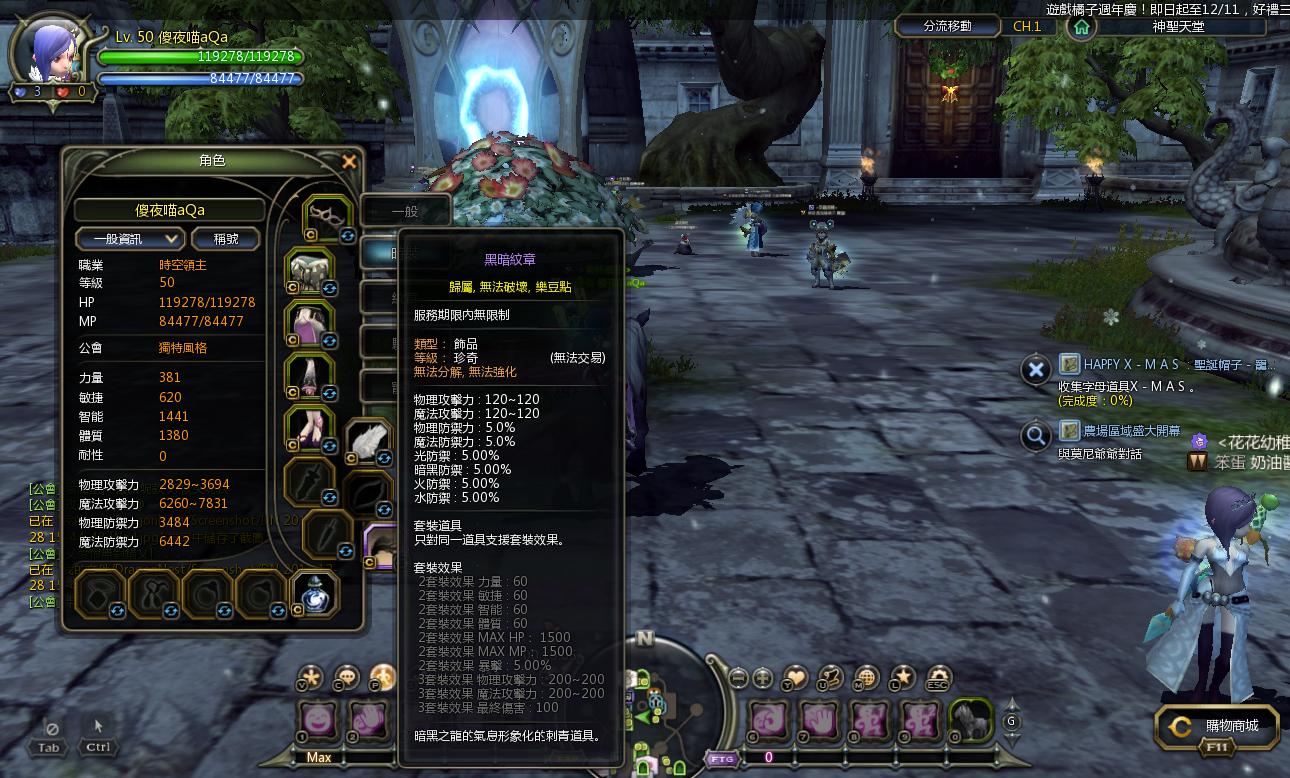Open the heart icon menu
The width and height of the screenshot is (1290, 778).
pyautogui.click(x=795, y=678)
